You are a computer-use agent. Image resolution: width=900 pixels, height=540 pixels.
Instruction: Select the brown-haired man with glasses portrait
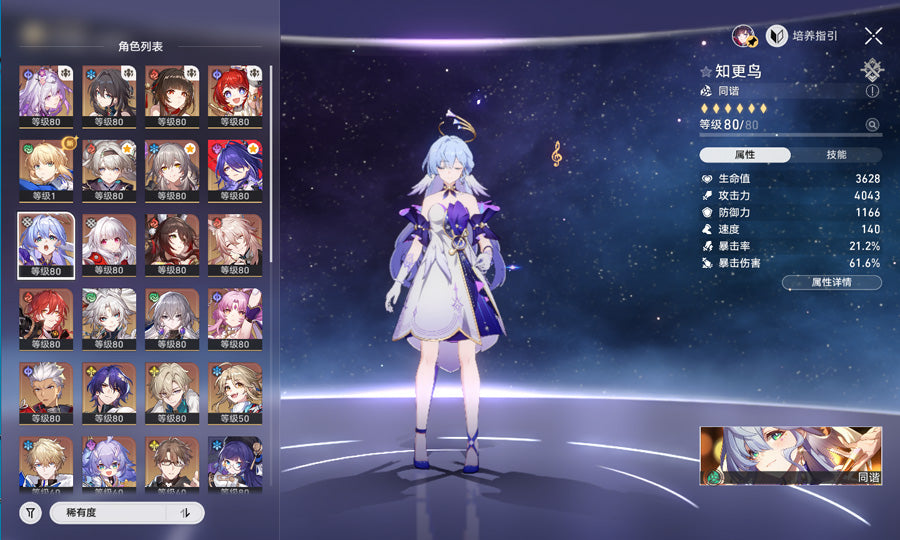171,463
